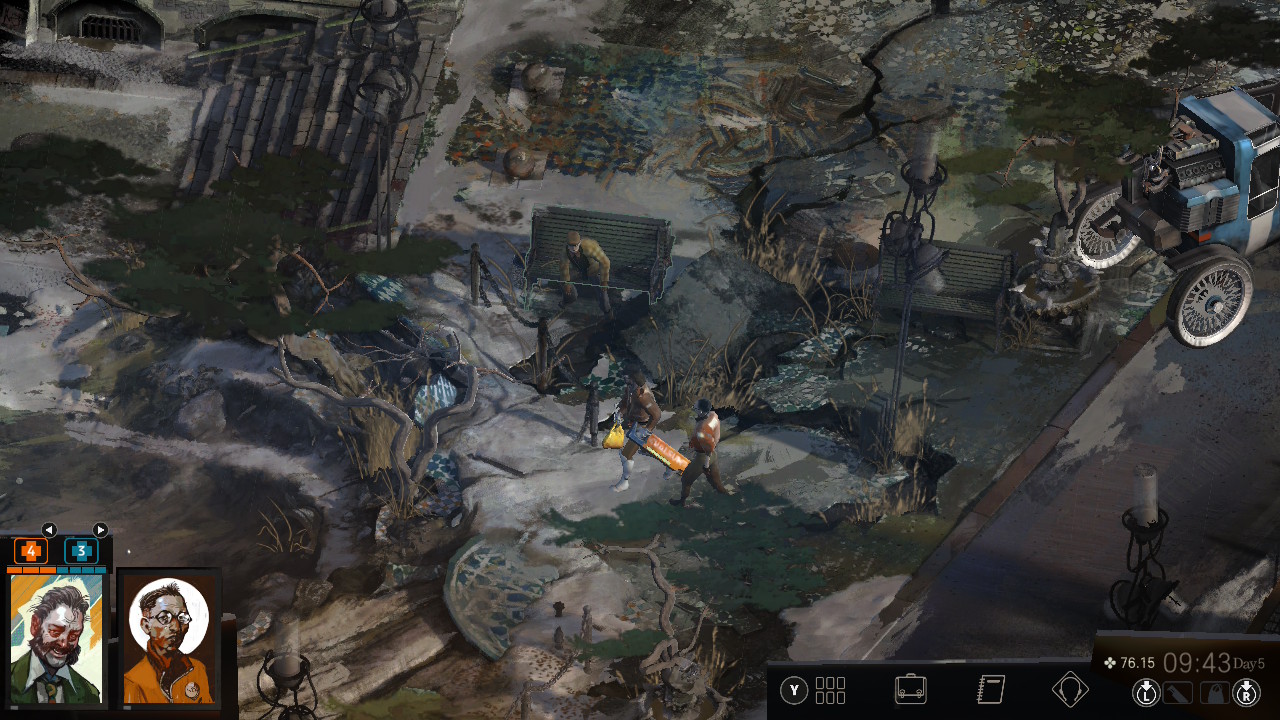Select the bearded detective's portrait
Screen dimensions: 1280x720
(56, 640)
